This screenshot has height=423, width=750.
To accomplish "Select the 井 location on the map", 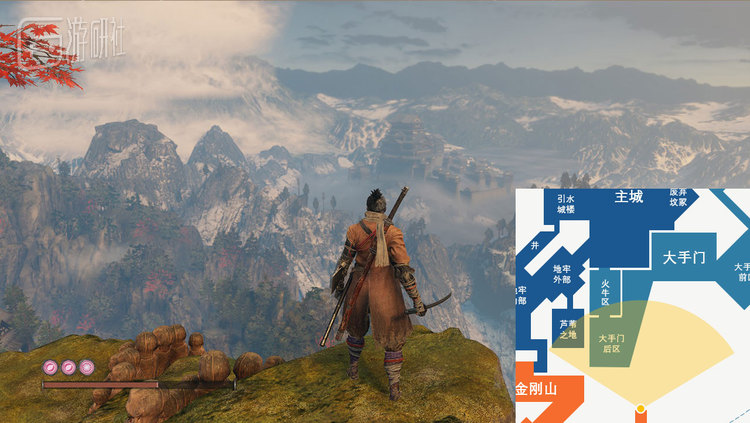I will click(535, 244).
